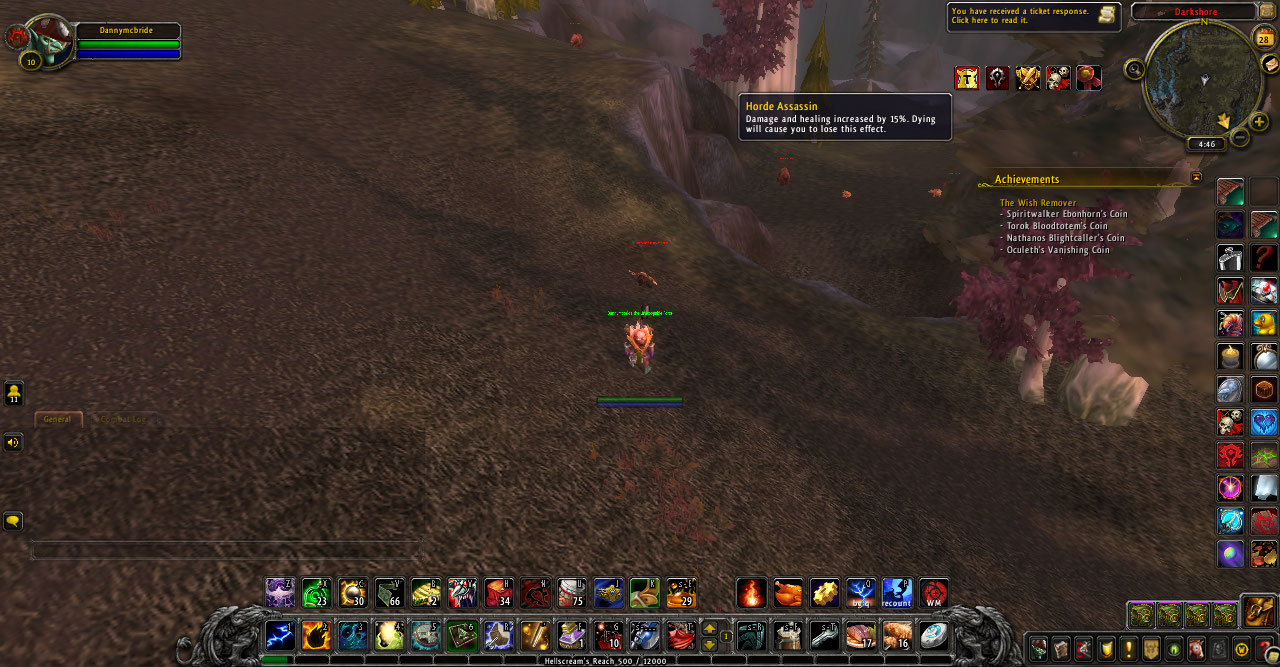Use the campfire icon on the bar
This screenshot has height=667, width=1280.
click(x=752, y=593)
